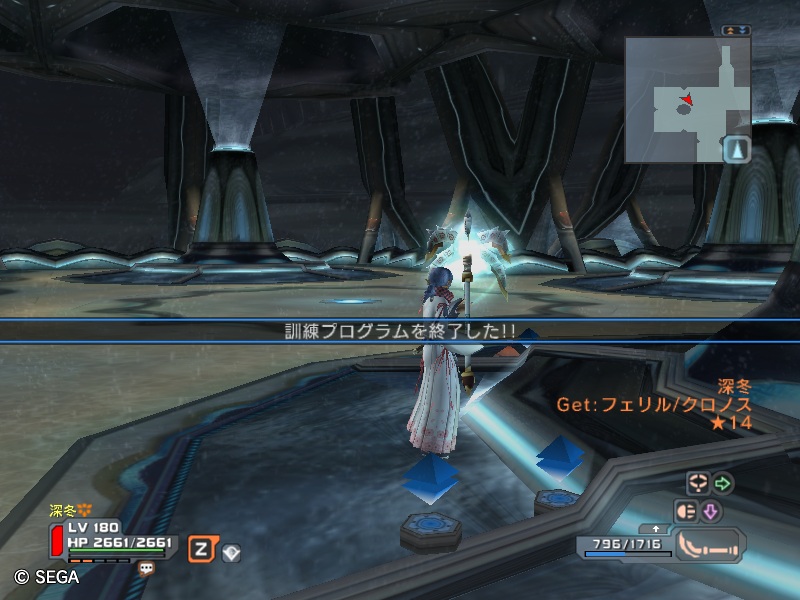This screenshot has width=800, height=600.
Task: Click the diamond gem icon beside Z
Action: 231,551
